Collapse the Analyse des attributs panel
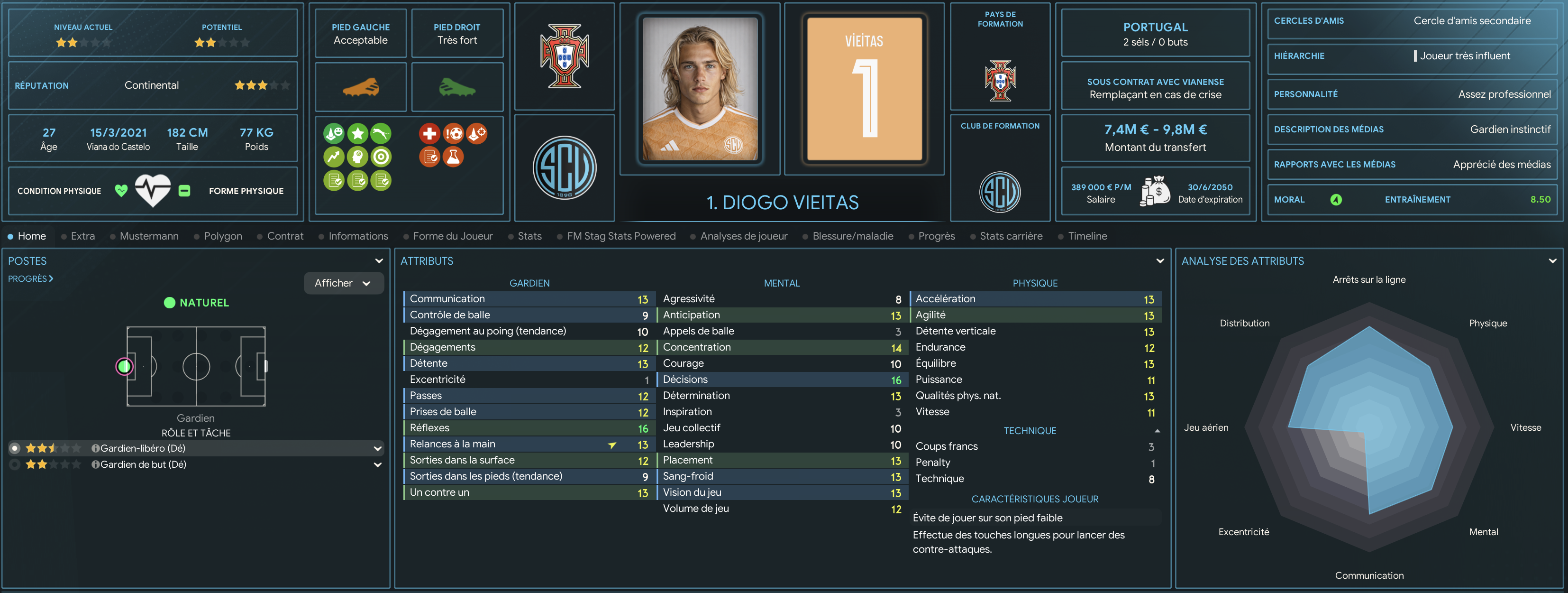Screen dimensions: 1568x593 (1552, 261)
